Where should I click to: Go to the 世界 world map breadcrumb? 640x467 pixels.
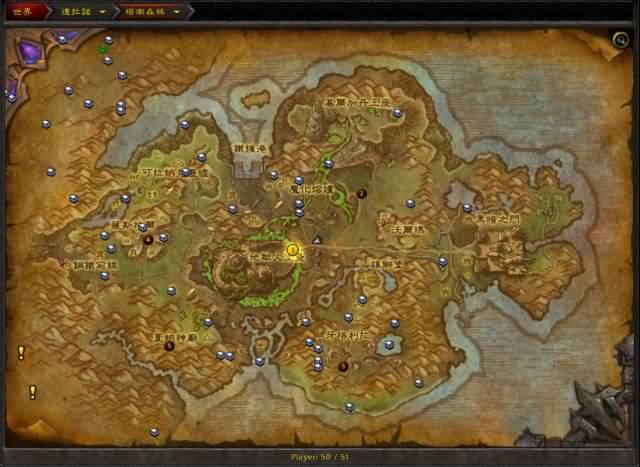[x=24, y=12]
